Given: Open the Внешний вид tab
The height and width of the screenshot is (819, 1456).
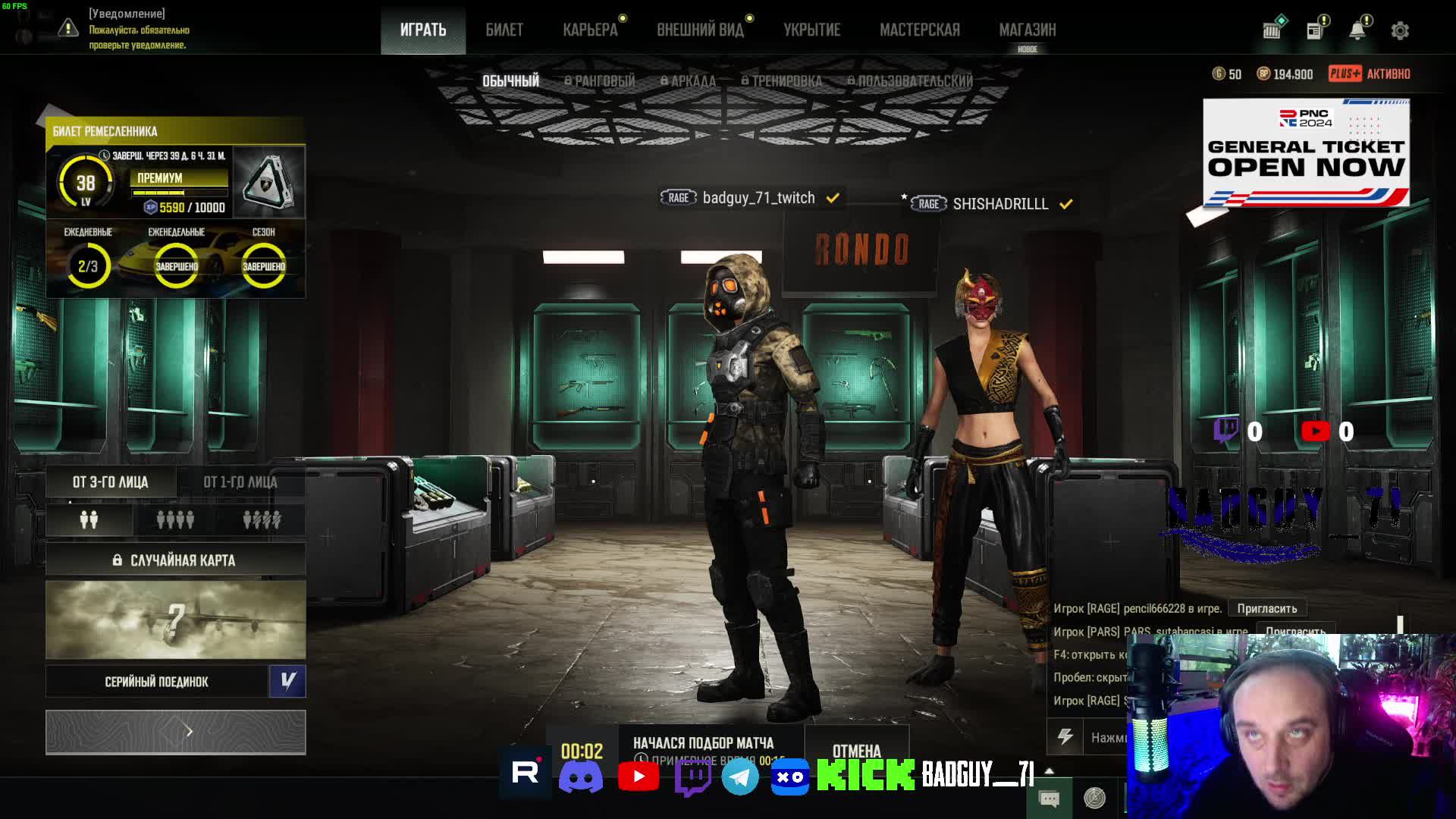Looking at the screenshot, I should 700,30.
